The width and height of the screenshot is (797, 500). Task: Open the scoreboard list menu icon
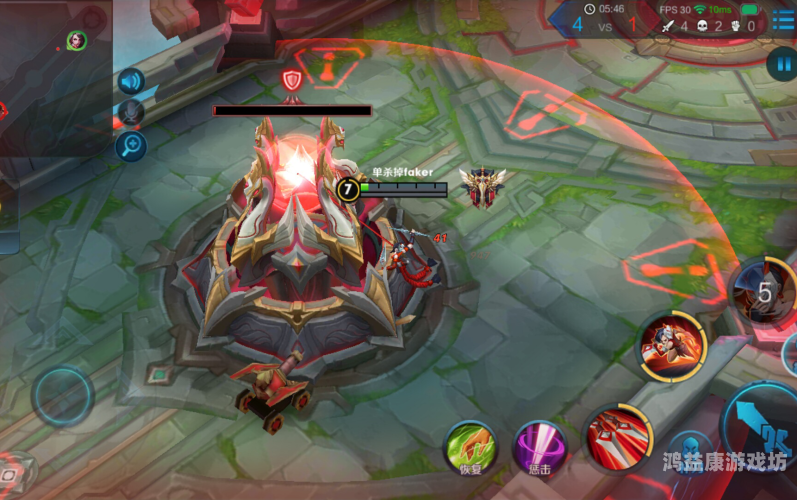pos(783,22)
